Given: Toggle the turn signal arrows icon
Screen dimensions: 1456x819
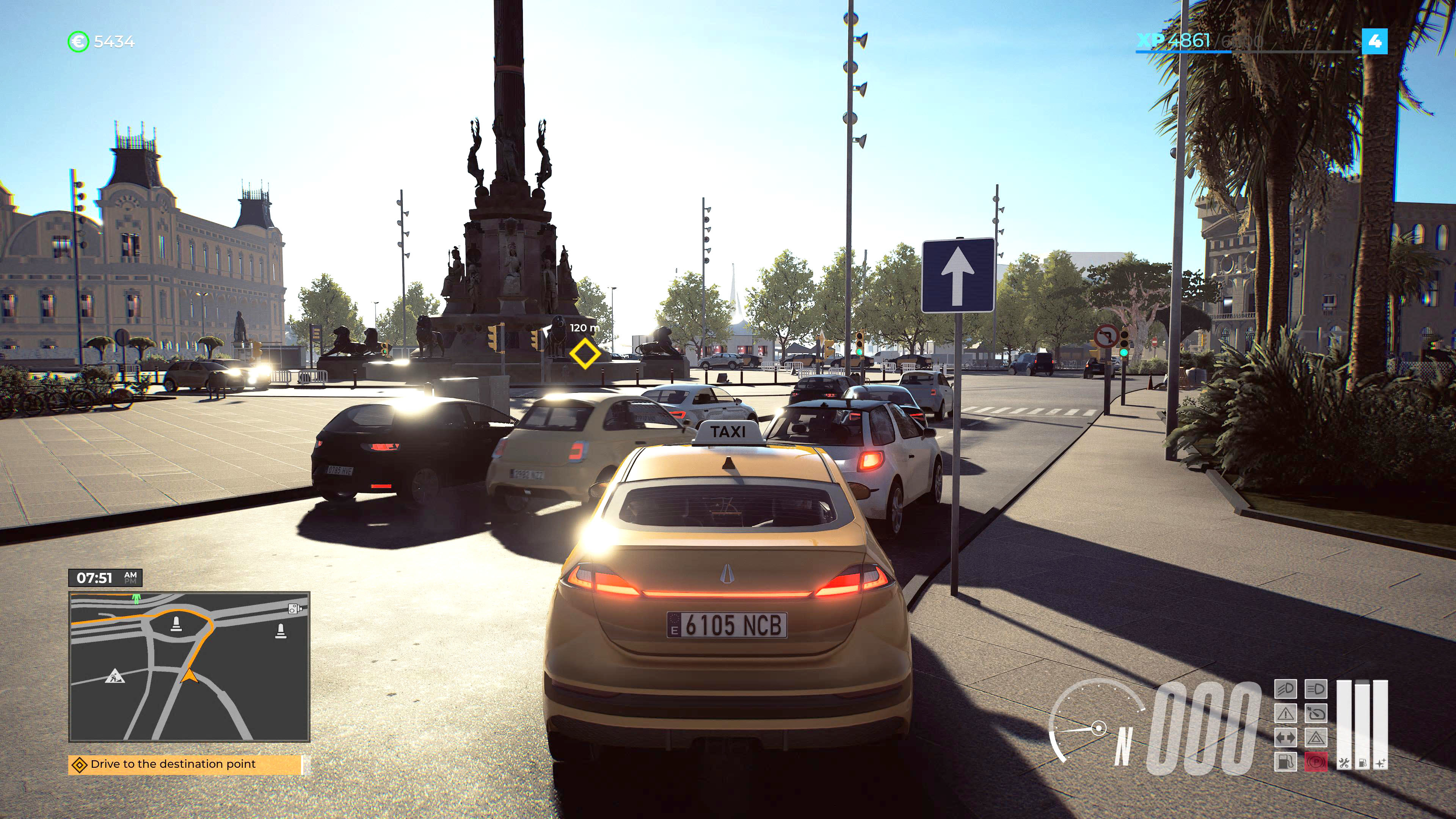Looking at the screenshot, I should click(x=1285, y=738).
